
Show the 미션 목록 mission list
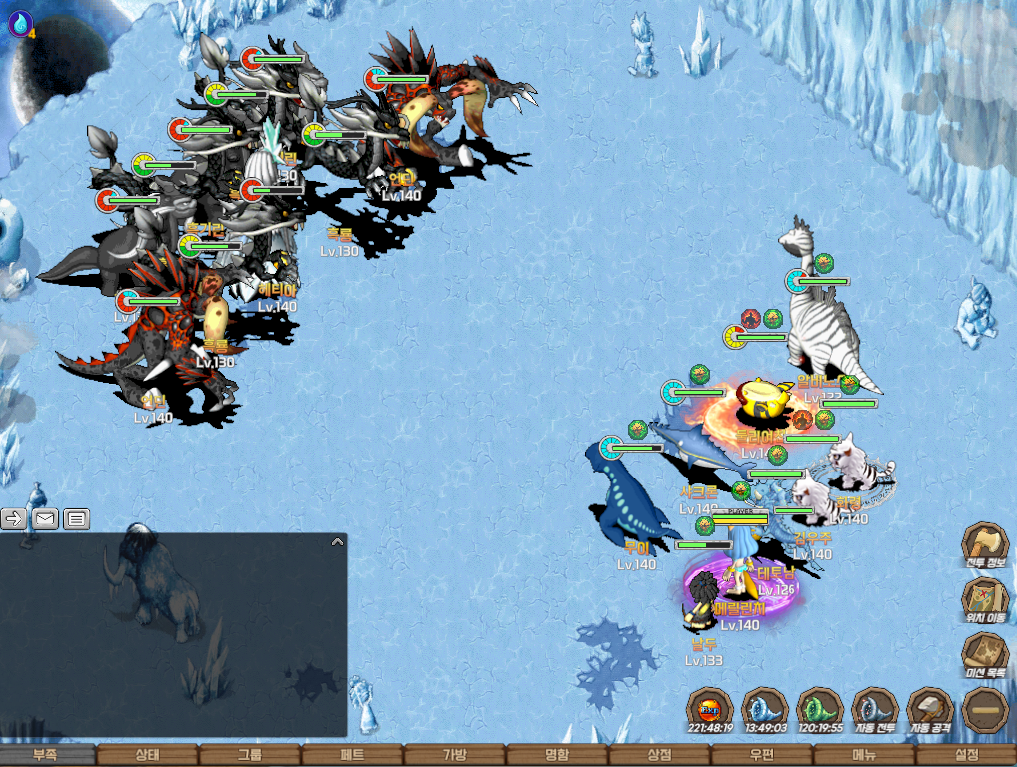click(985, 655)
